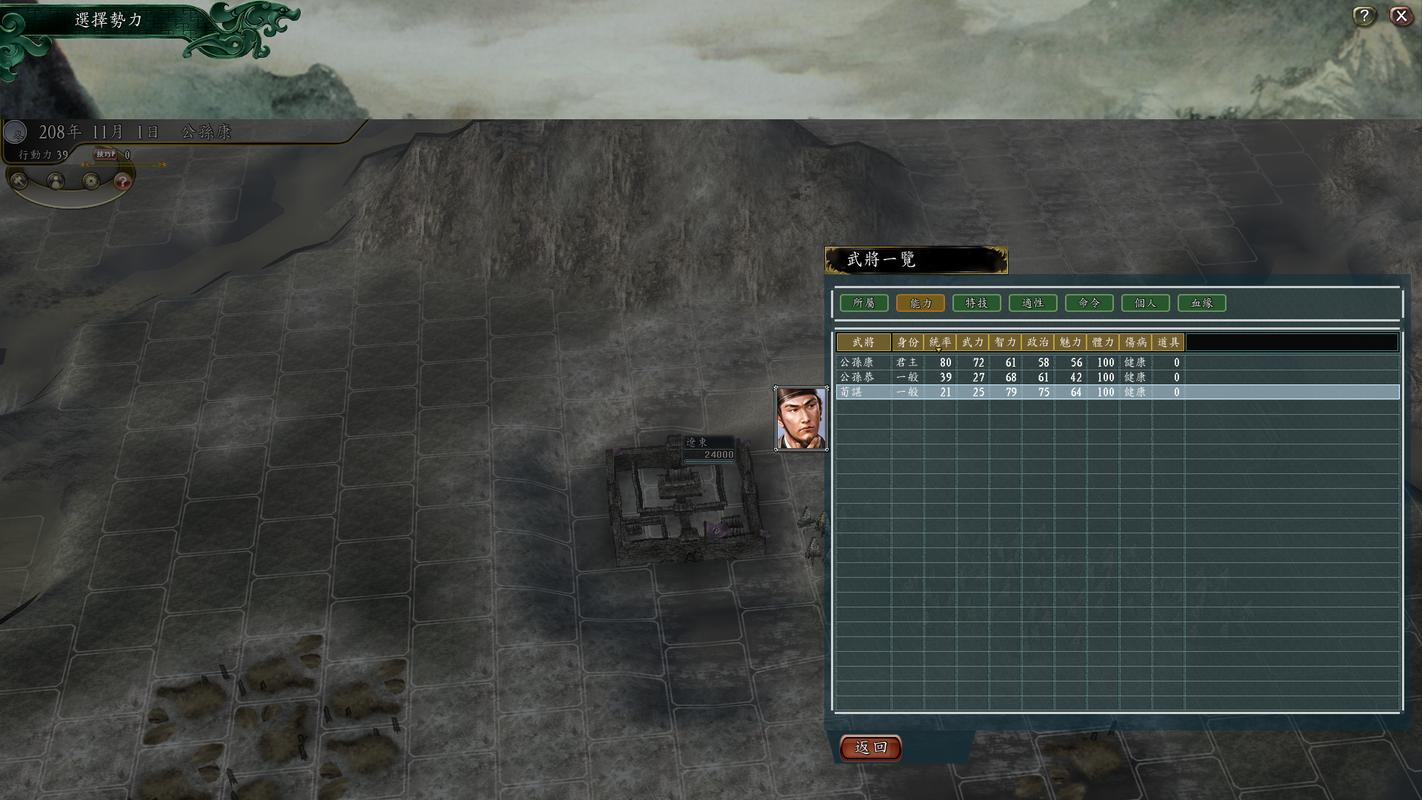The image size is (1422, 800).
Task: Sort officers by 魅力 header
Action: [1070, 342]
